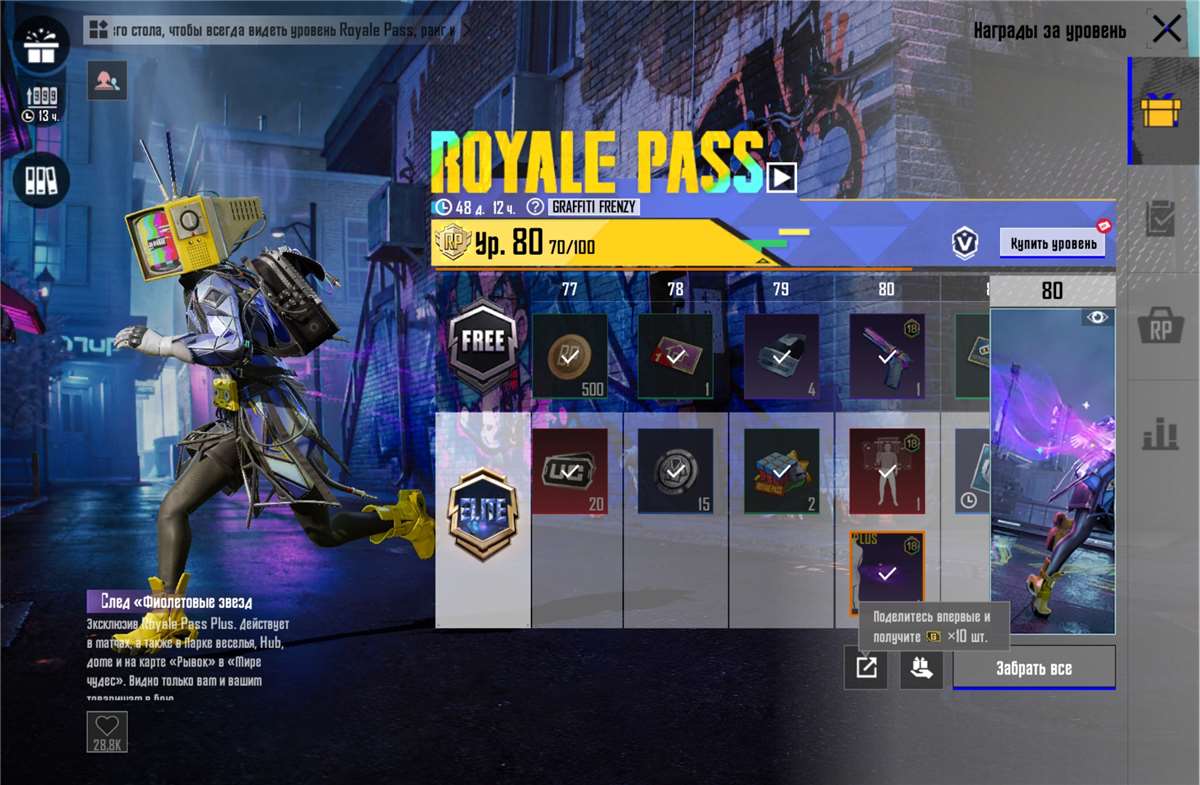Viewport: 1200px width, 785px height.
Task: Toggle the preview eye on level 80 card
Action: [x=1097, y=318]
